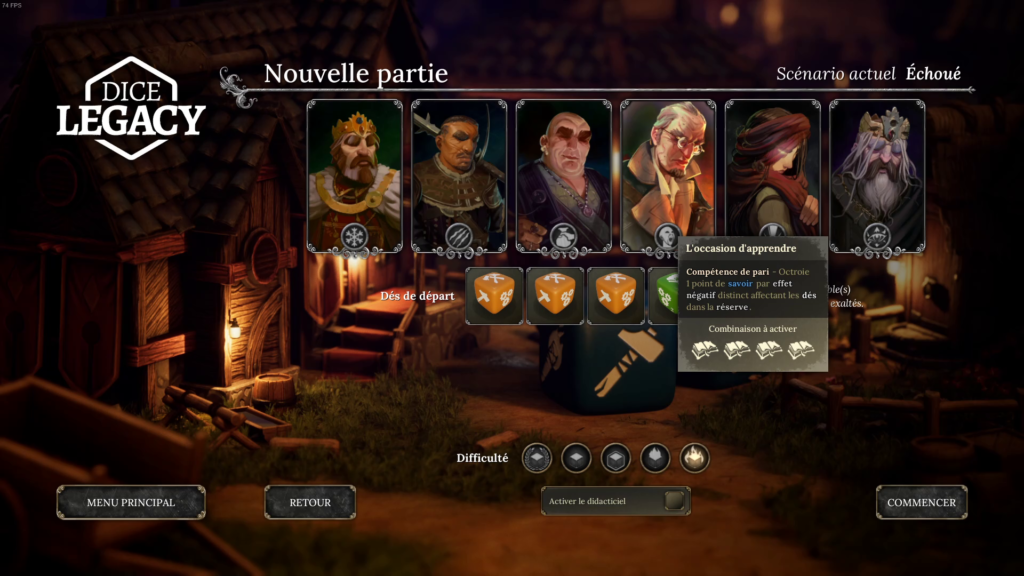Toggle the Activer le didacticiel checkbox
1024x576 pixels.
675,501
